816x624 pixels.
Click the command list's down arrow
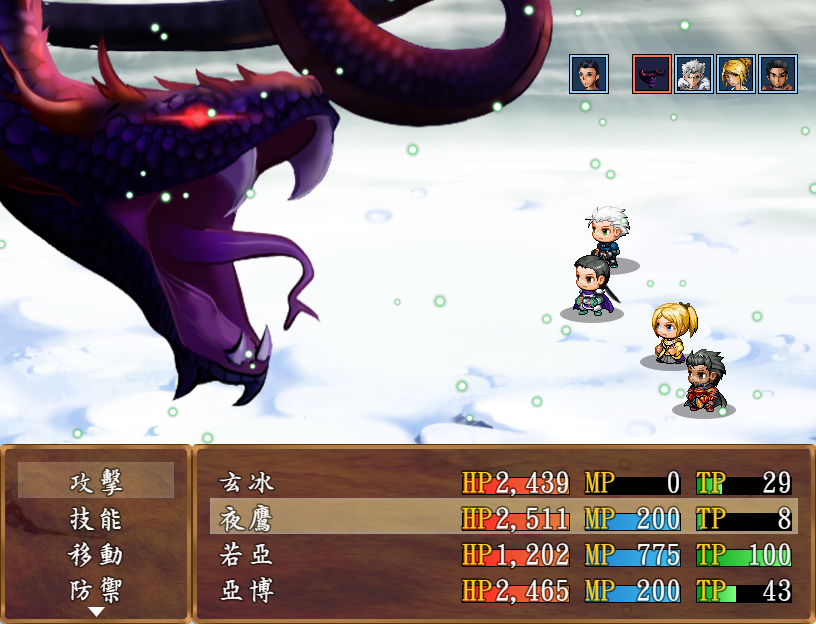[x=96, y=611]
